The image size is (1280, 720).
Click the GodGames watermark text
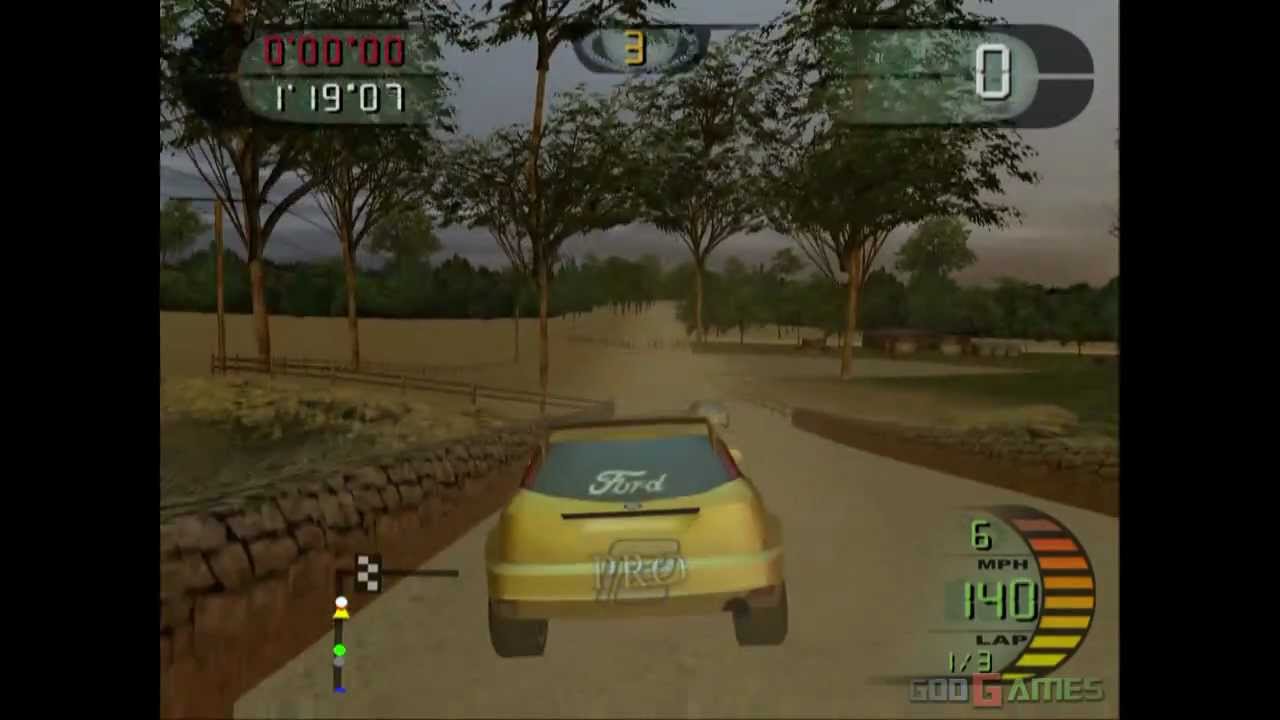(1005, 690)
